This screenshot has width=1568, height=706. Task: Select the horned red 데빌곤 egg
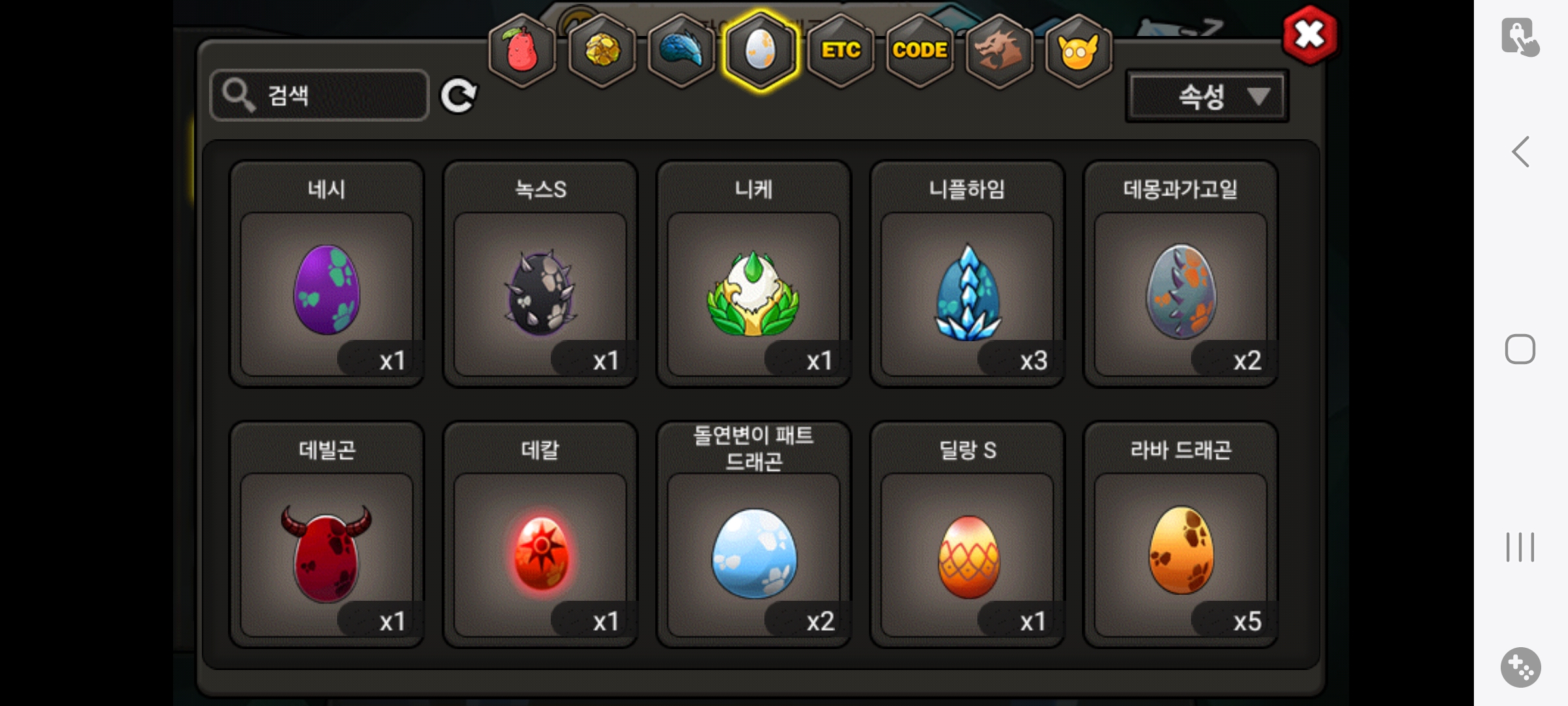[327, 551]
